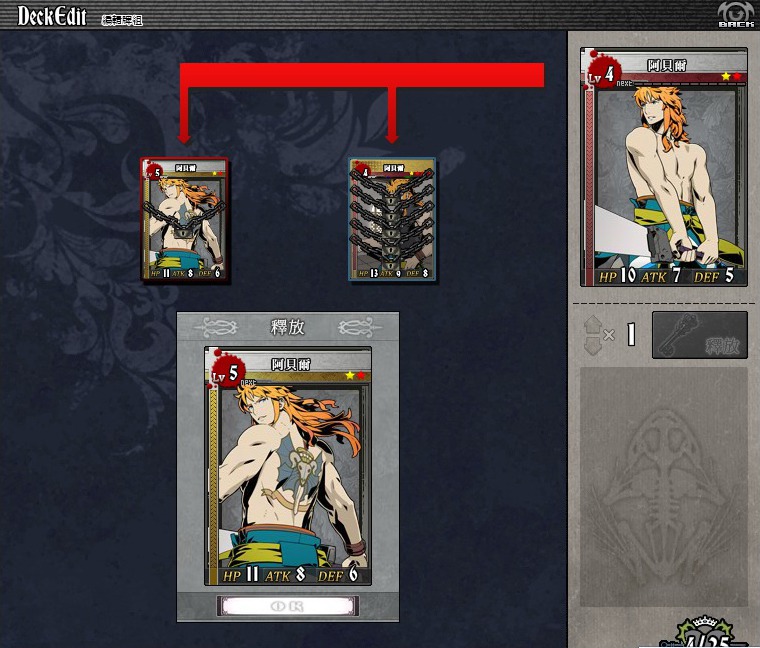Click the 釋放 key button in side panel

pyautogui.click(x=699, y=335)
